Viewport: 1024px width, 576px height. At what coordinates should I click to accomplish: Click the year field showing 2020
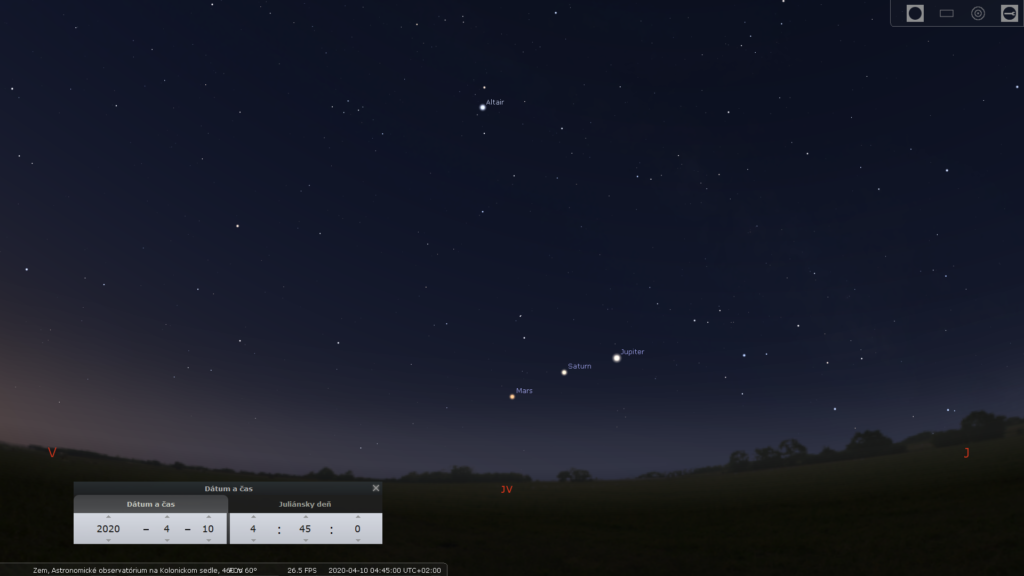[x=108, y=529]
